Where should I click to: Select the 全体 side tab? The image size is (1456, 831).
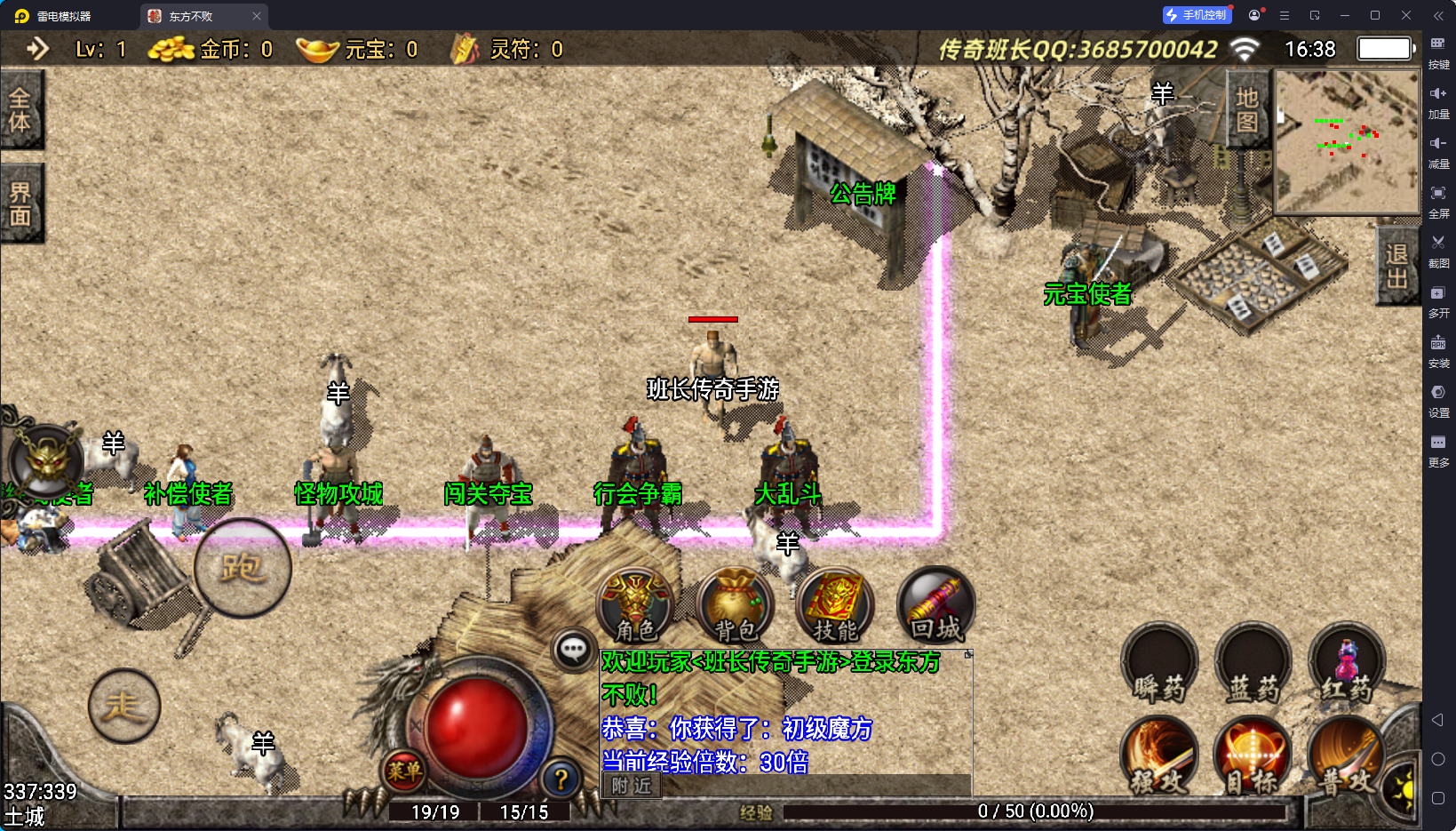click(x=20, y=109)
